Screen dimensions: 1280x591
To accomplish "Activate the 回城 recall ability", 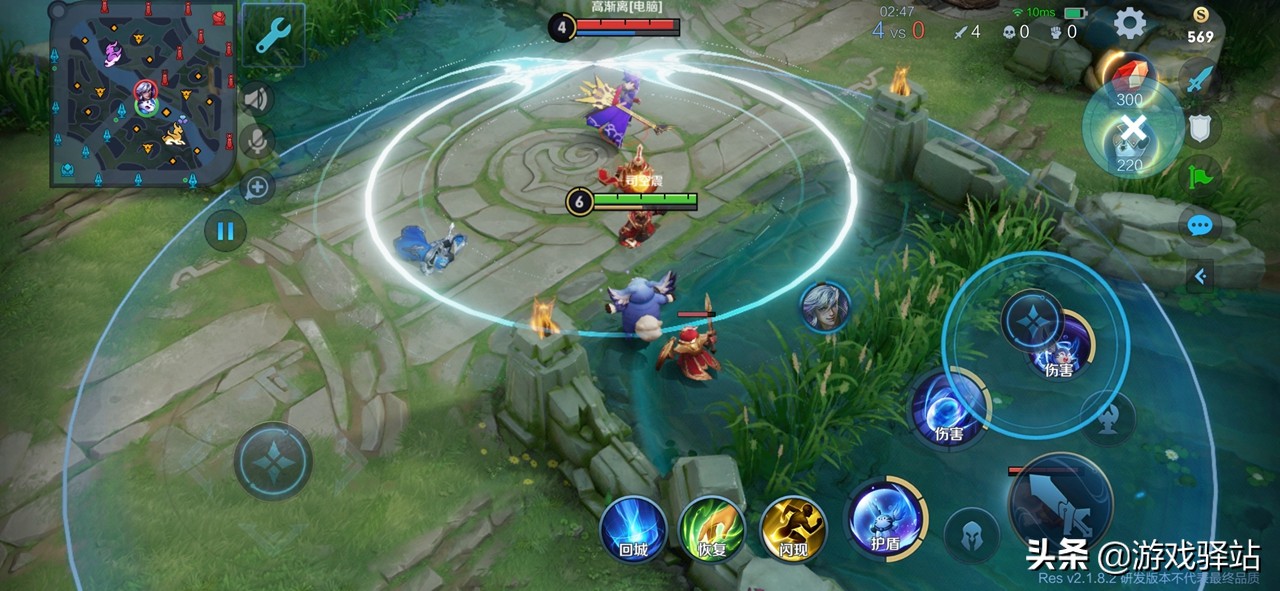I will pos(633,527).
